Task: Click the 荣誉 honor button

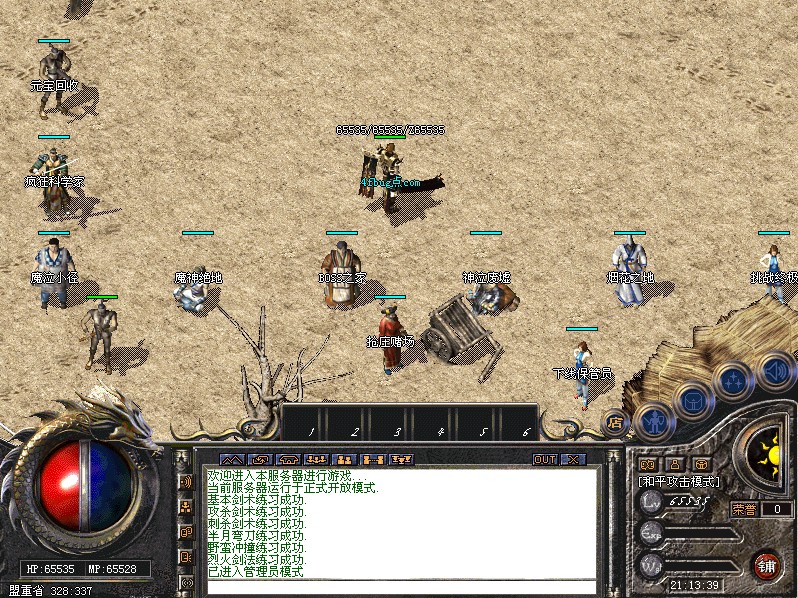Action: pos(744,509)
